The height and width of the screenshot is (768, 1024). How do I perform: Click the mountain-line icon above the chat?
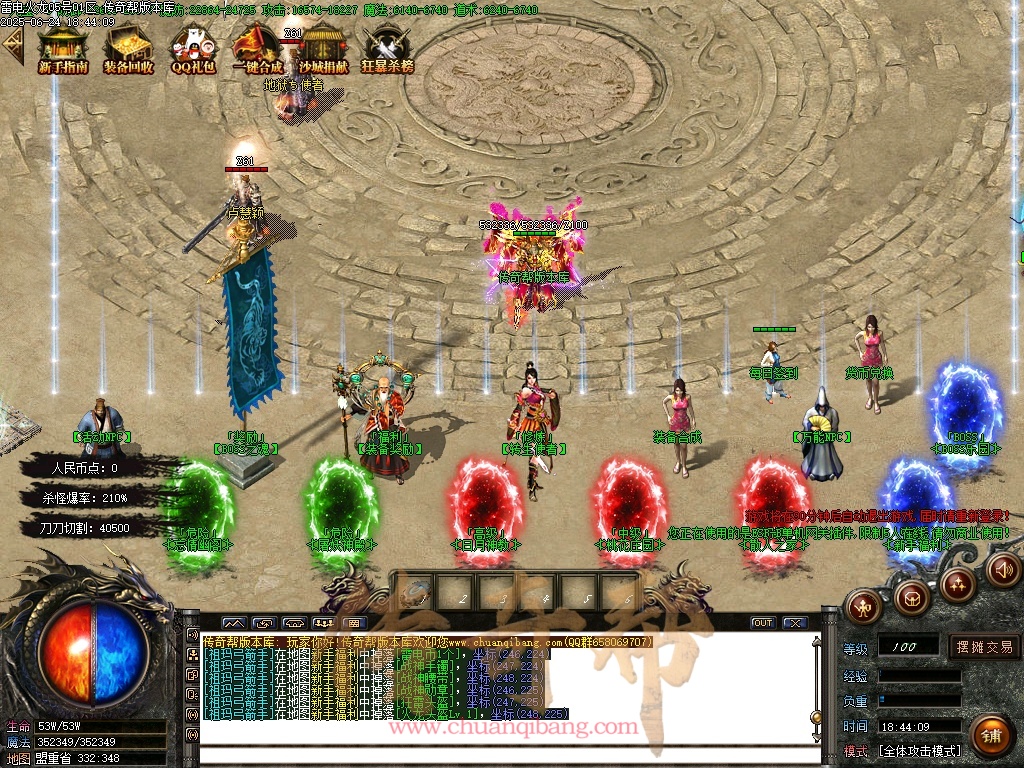tap(233, 623)
